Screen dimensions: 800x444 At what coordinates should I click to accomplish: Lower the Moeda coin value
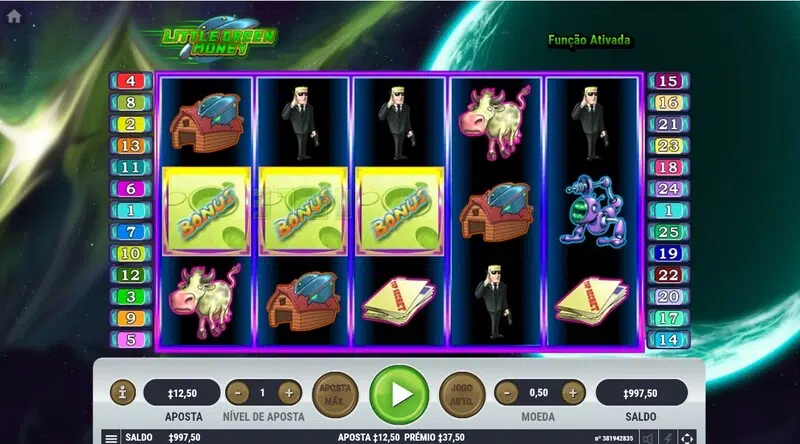tap(506, 393)
